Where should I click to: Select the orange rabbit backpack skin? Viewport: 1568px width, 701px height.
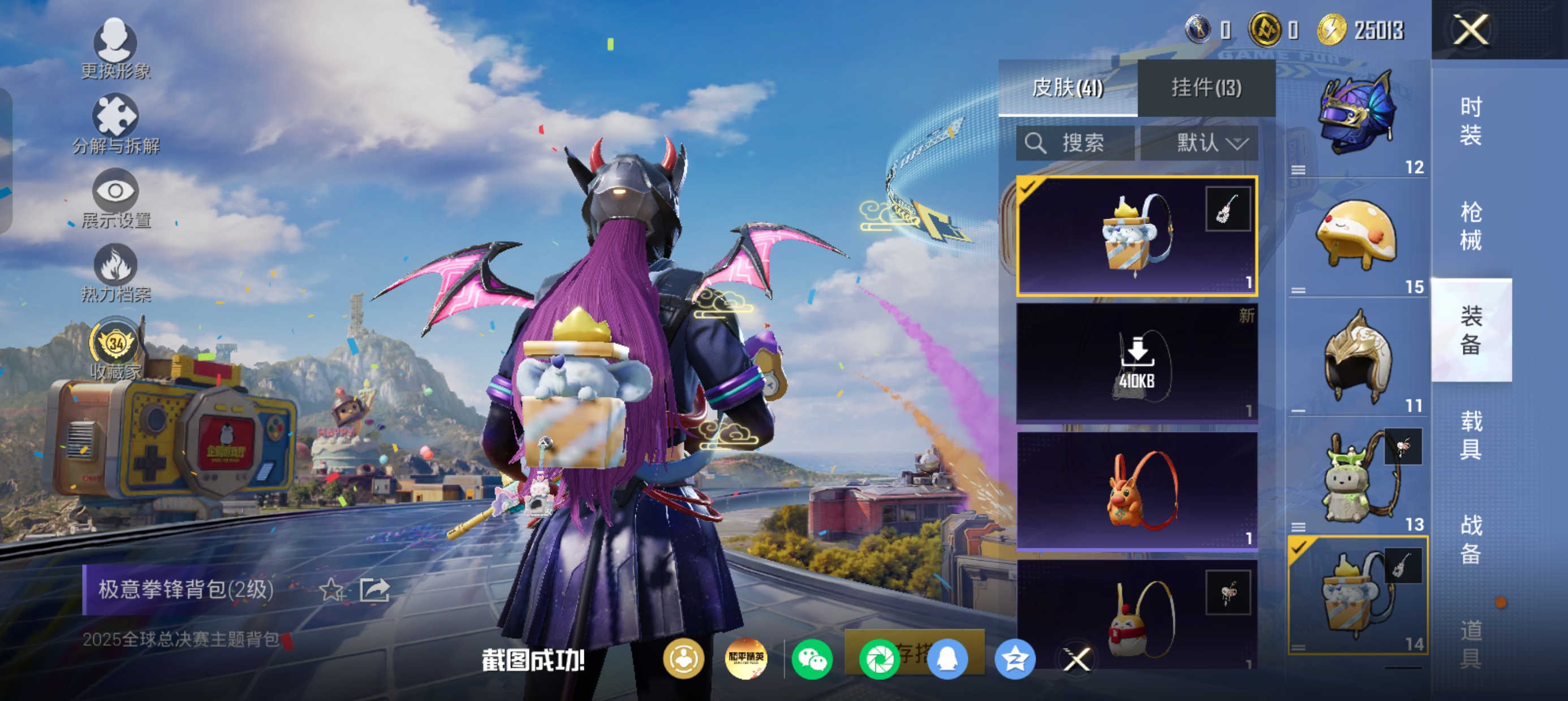[1136, 491]
